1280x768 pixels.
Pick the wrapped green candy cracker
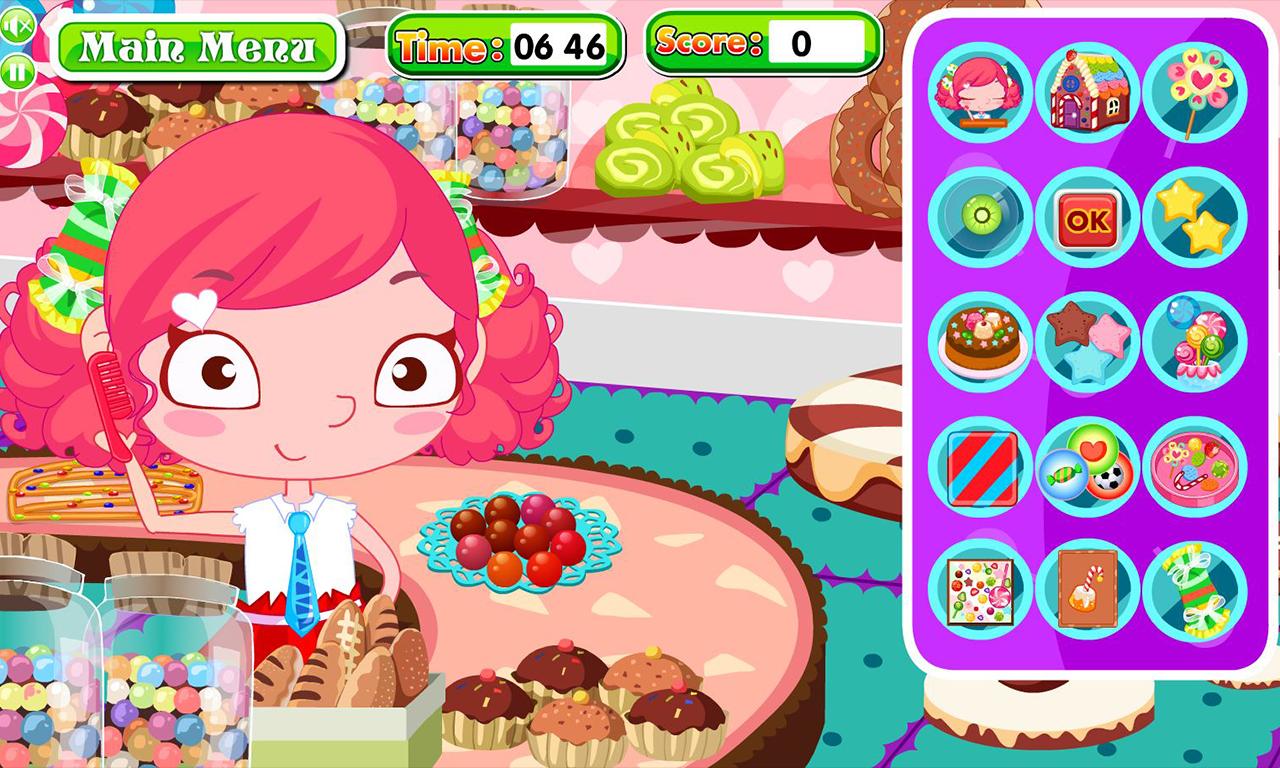coord(1196,592)
